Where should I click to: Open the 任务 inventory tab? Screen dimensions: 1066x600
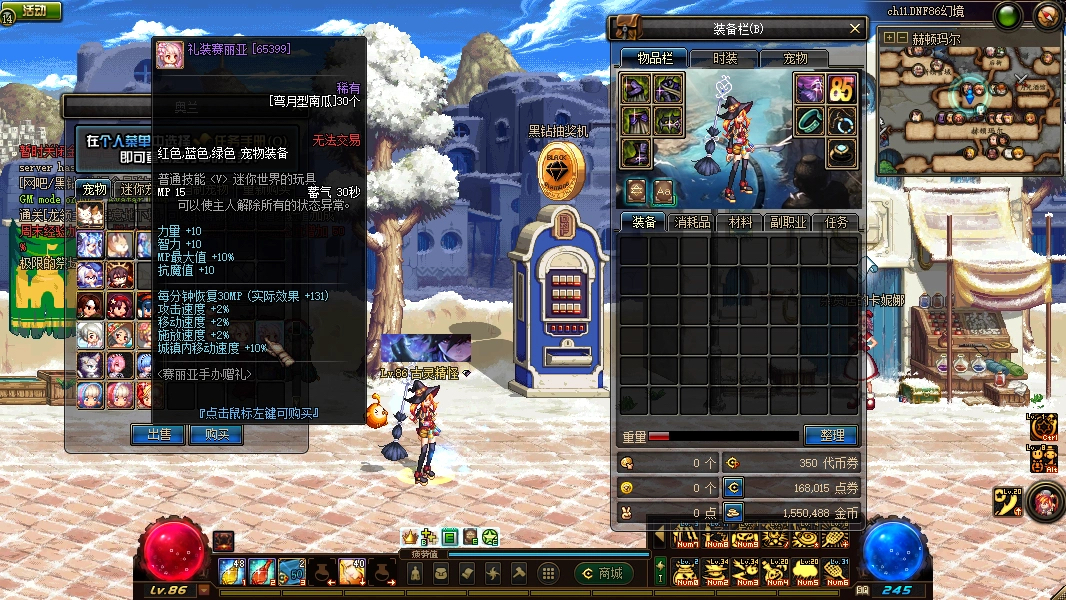(836, 222)
